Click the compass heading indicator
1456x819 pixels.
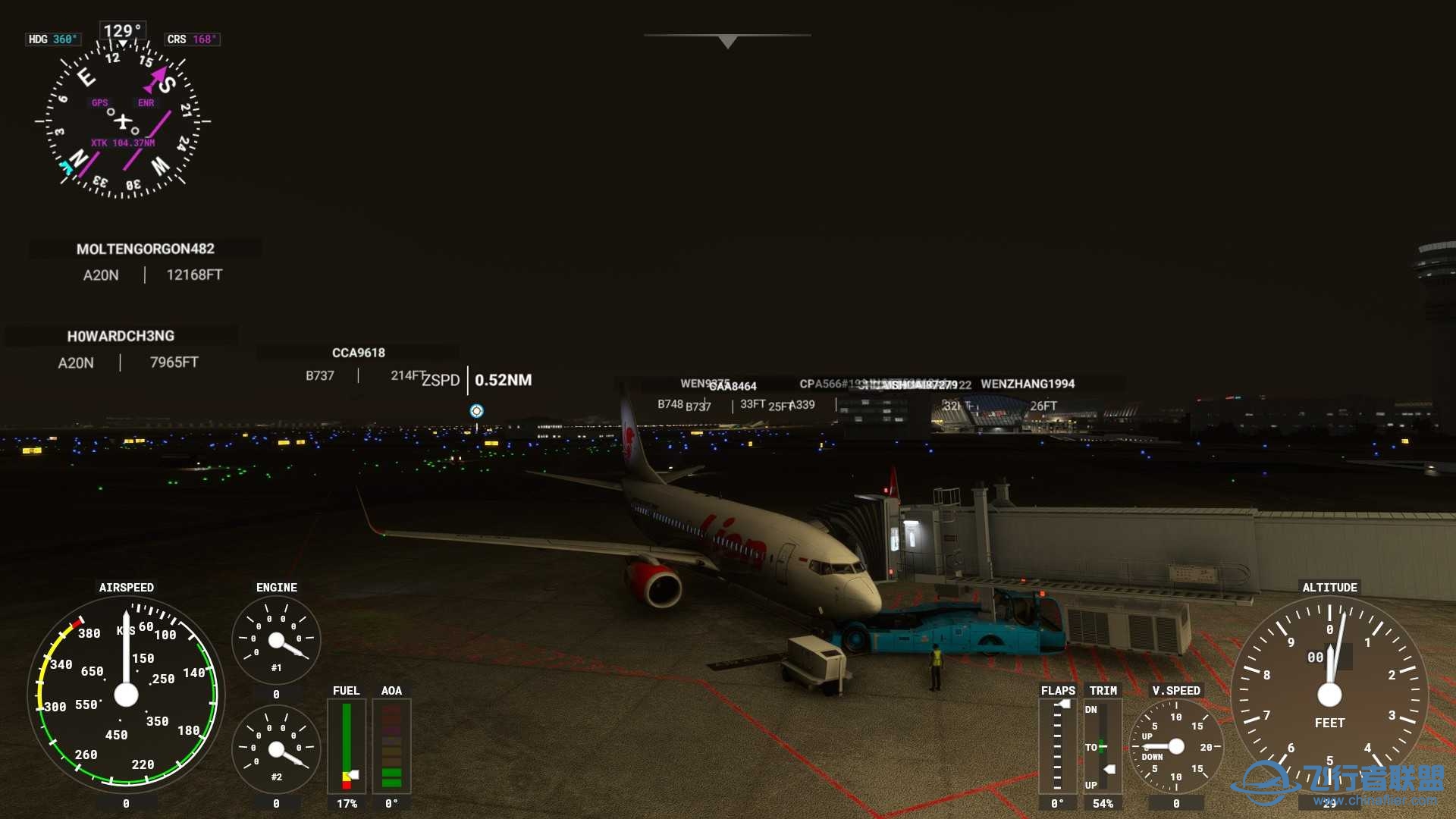coord(124,121)
